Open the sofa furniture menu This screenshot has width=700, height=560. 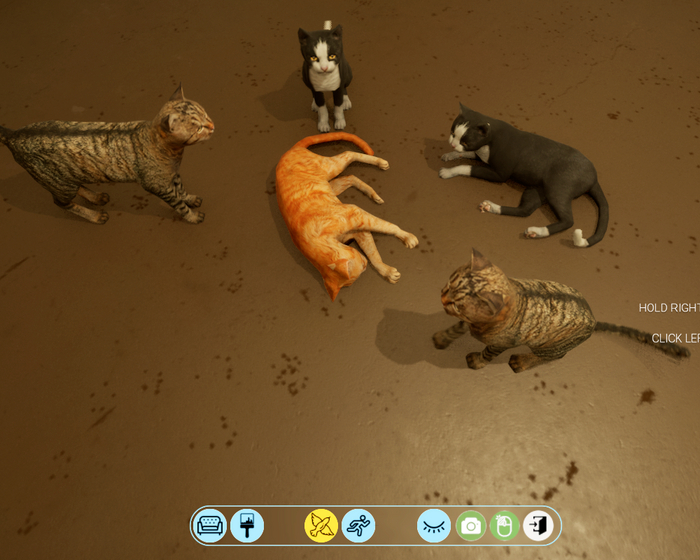[x=210, y=525]
